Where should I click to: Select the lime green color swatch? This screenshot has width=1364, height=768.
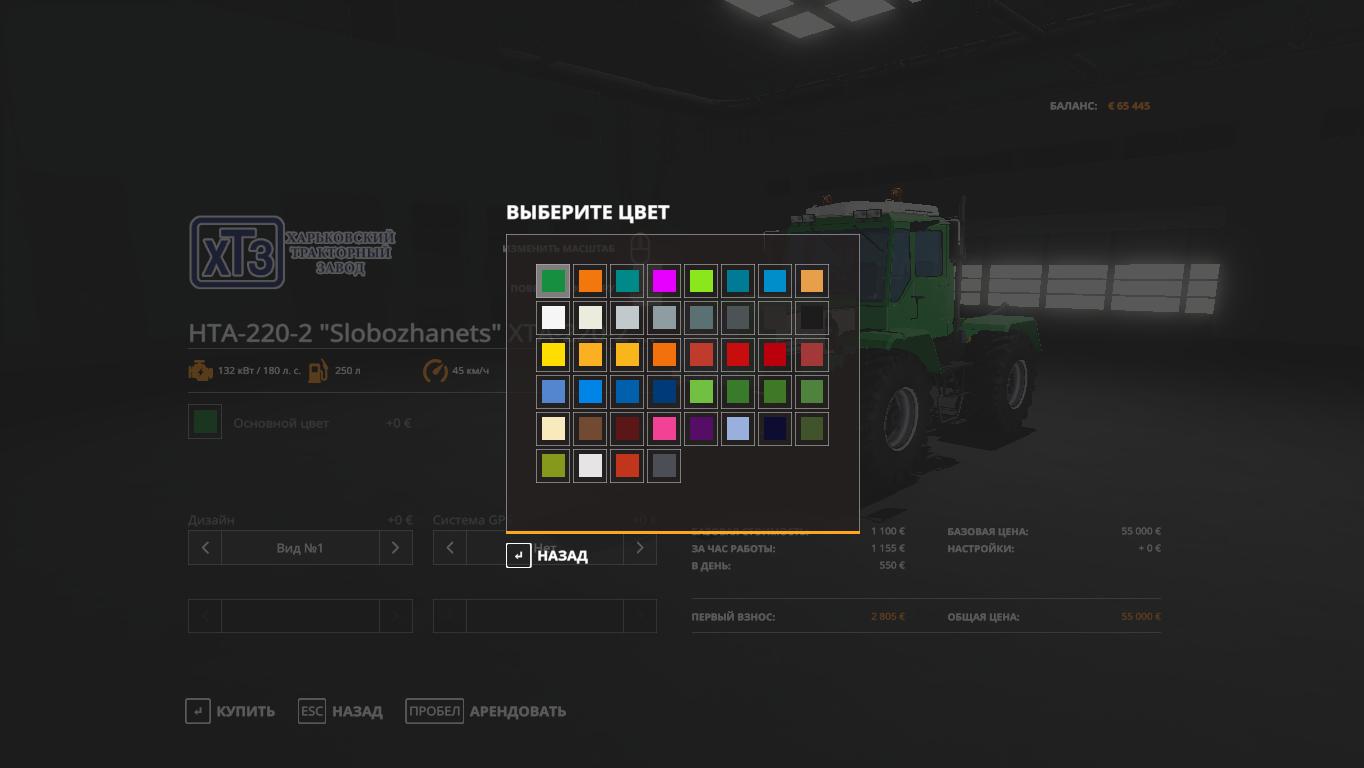[701, 281]
